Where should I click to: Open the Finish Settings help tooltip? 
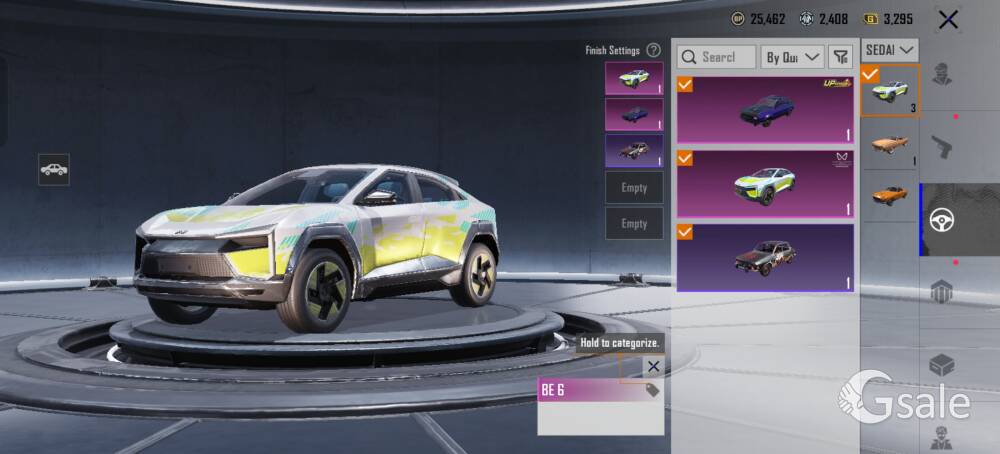click(653, 50)
